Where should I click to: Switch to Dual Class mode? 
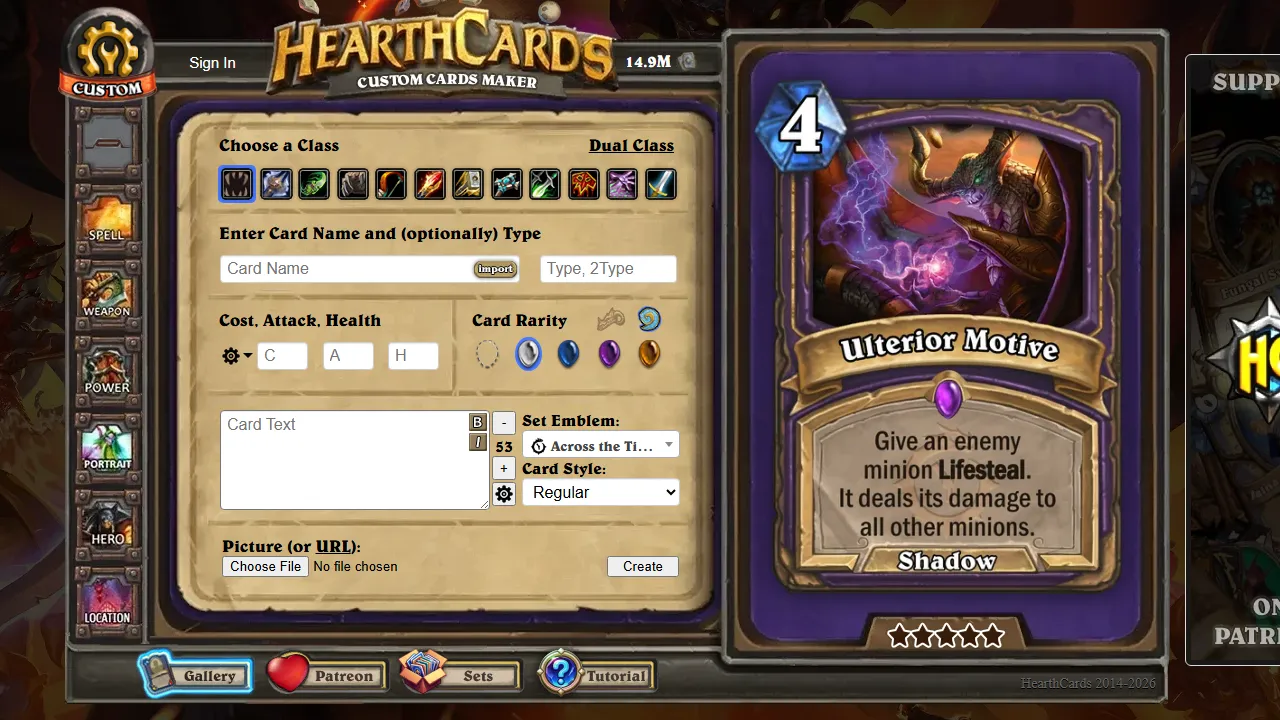point(631,145)
